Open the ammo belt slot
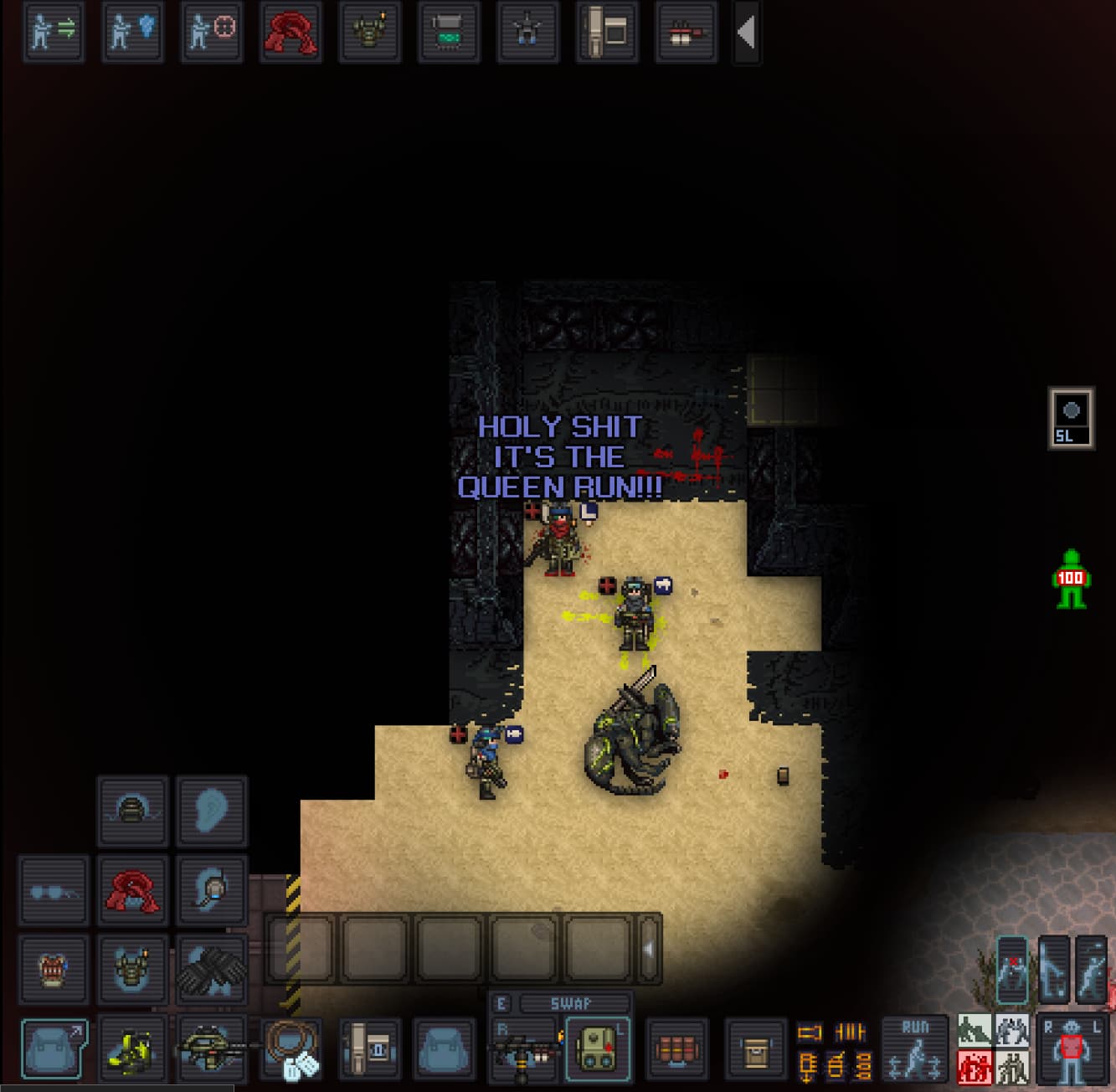The height and width of the screenshot is (1092, 1116). point(676,1048)
